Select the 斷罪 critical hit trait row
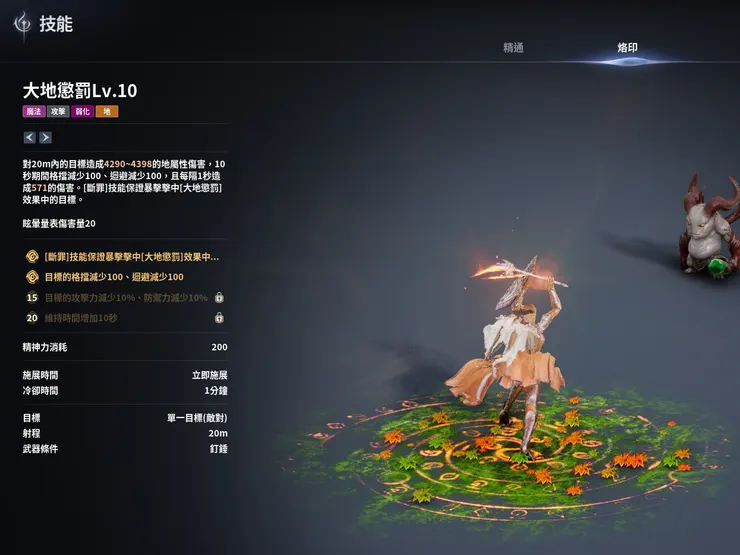The image size is (740, 555). pos(124,257)
